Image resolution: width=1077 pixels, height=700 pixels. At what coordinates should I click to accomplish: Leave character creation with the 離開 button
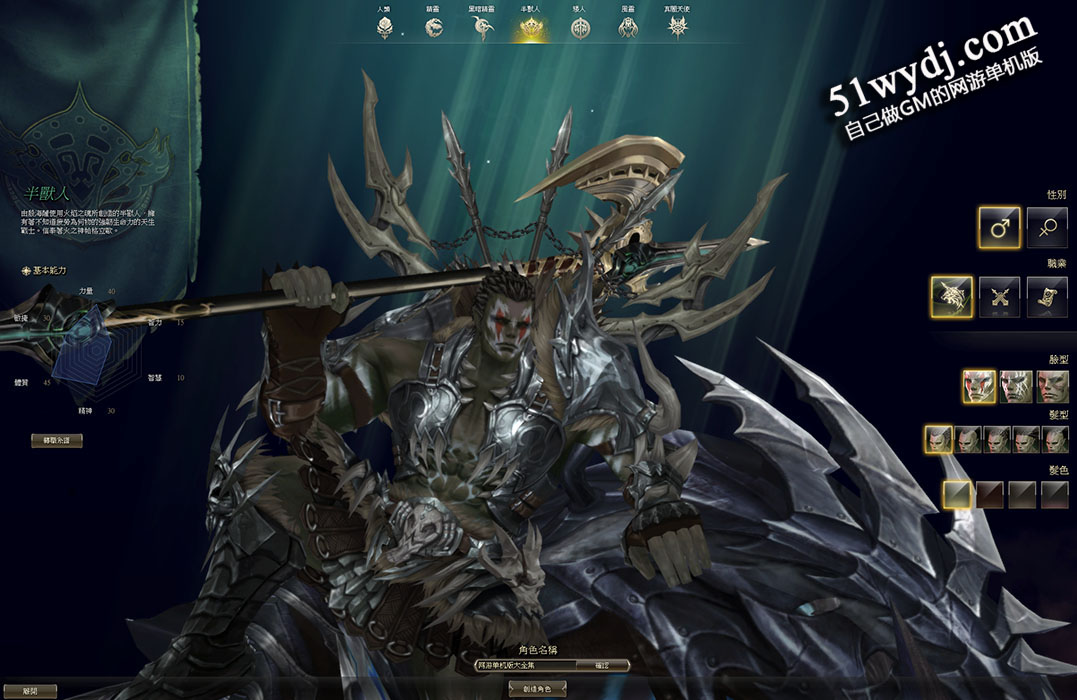[28, 691]
